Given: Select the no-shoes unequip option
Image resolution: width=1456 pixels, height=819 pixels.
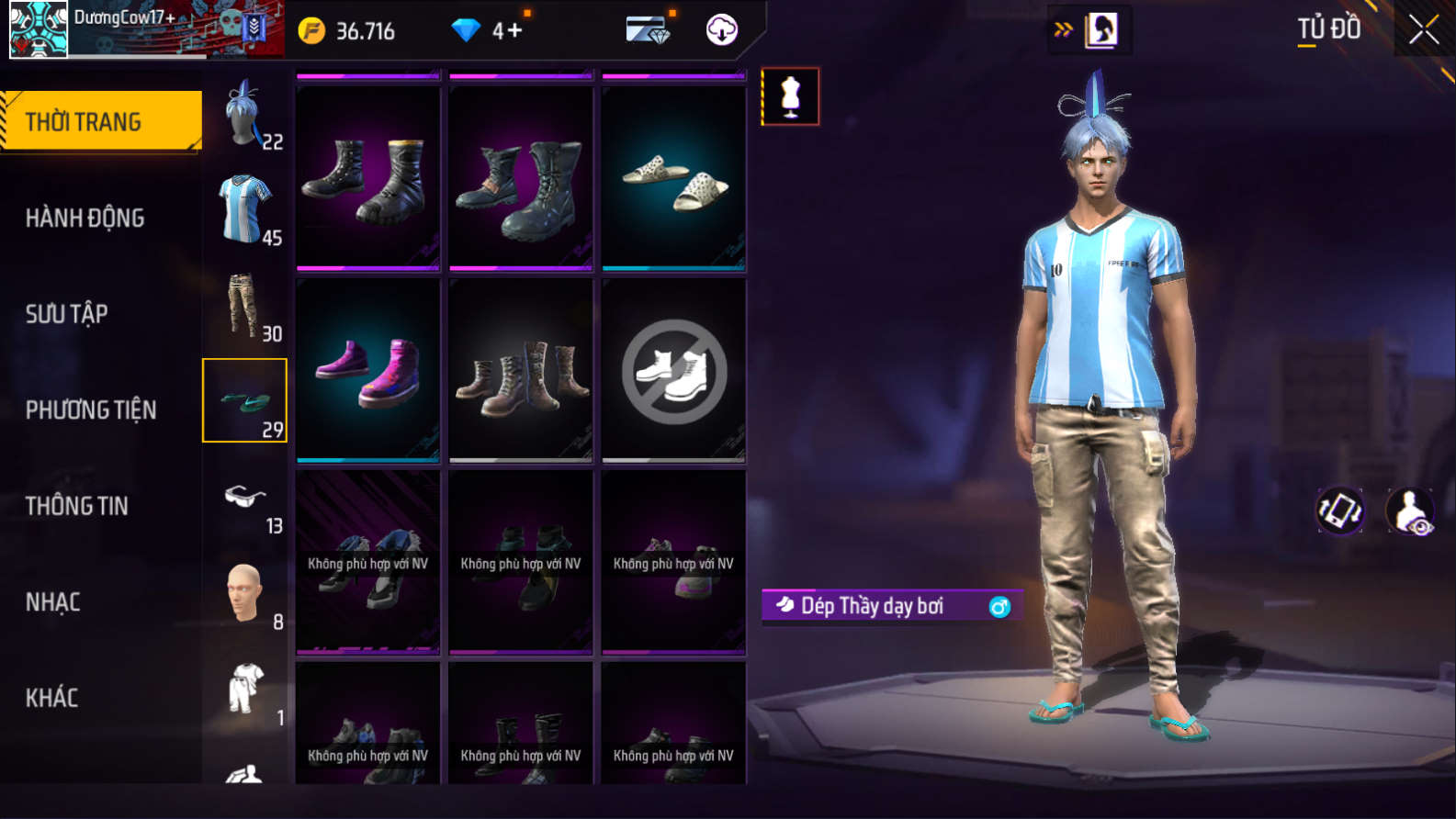Looking at the screenshot, I should tap(673, 371).
